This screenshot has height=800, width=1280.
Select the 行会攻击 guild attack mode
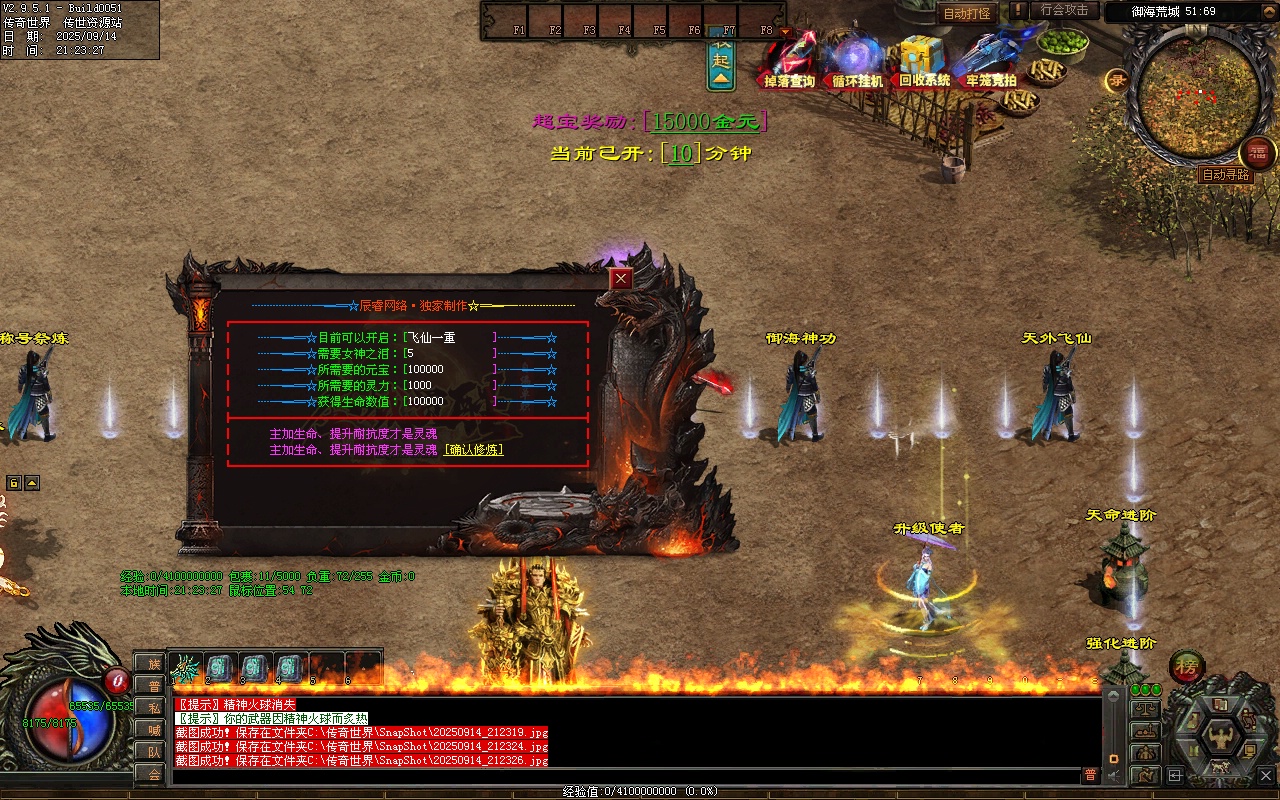[1064, 10]
